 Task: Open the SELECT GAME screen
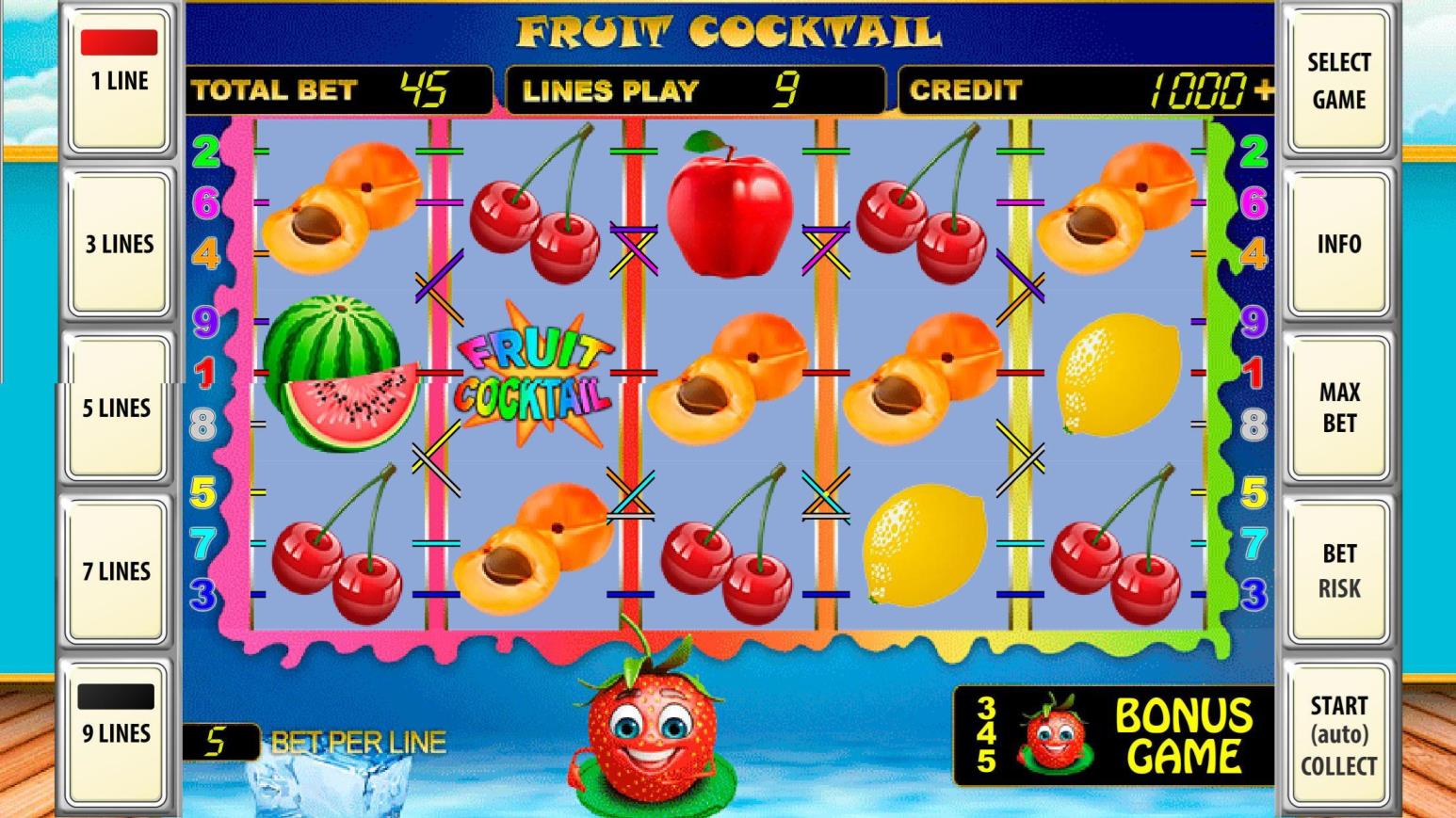[x=1338, y=81]
